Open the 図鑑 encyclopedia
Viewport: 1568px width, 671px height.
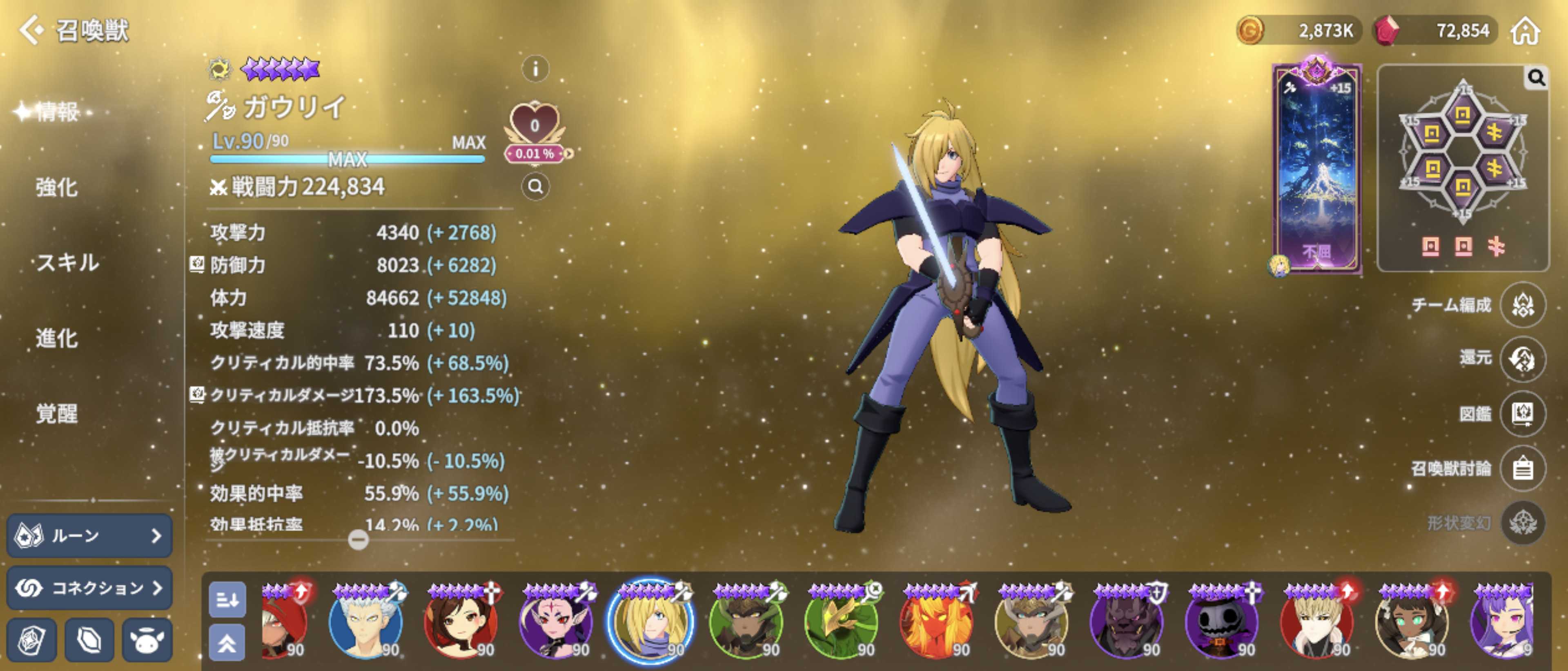pyautogui.click(x=1522, y=414)
